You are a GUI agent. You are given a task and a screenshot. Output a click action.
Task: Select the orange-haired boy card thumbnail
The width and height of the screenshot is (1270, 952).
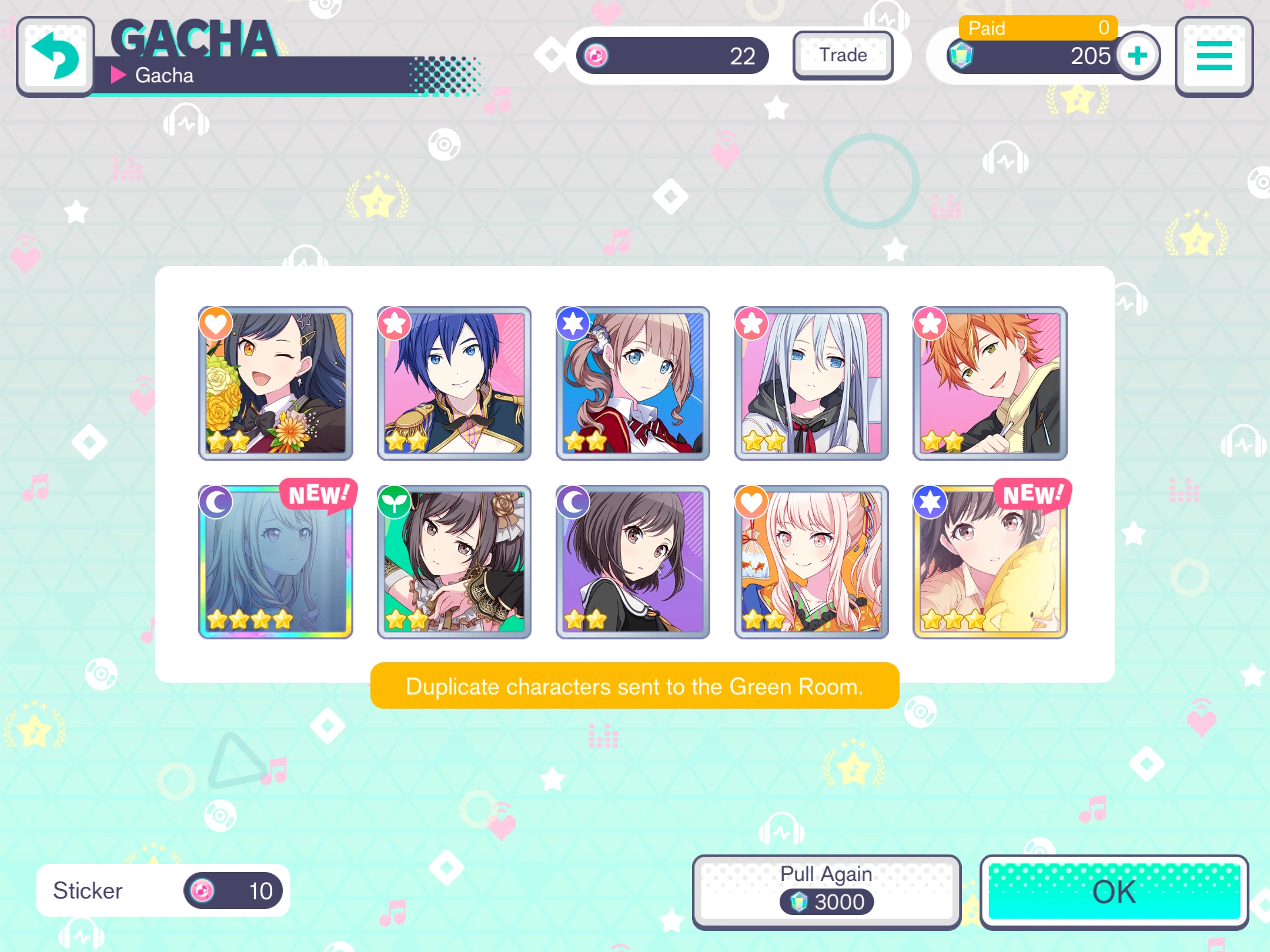tap(990, 383)
